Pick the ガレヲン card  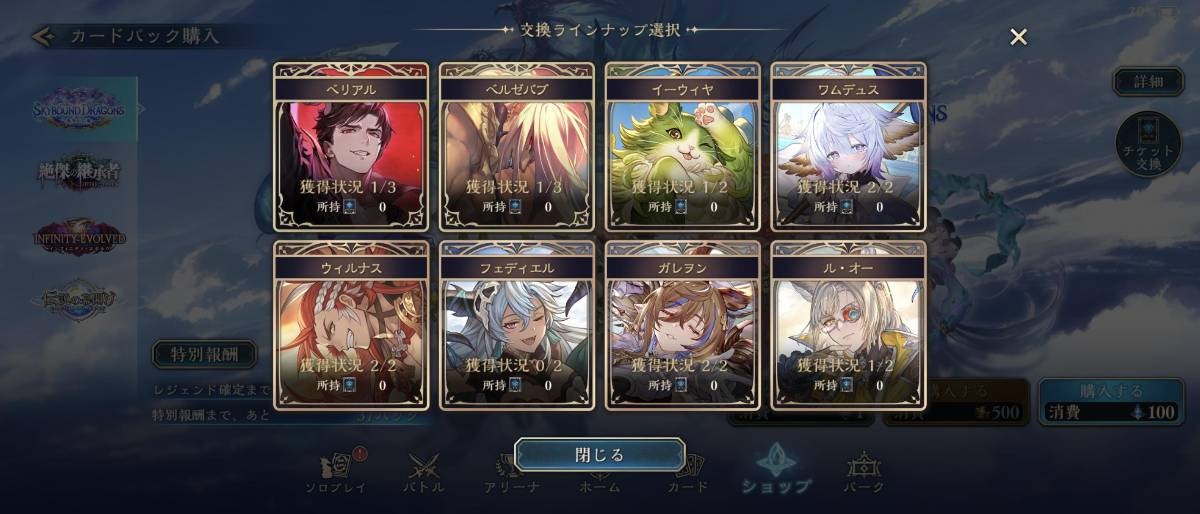(683, 325)
